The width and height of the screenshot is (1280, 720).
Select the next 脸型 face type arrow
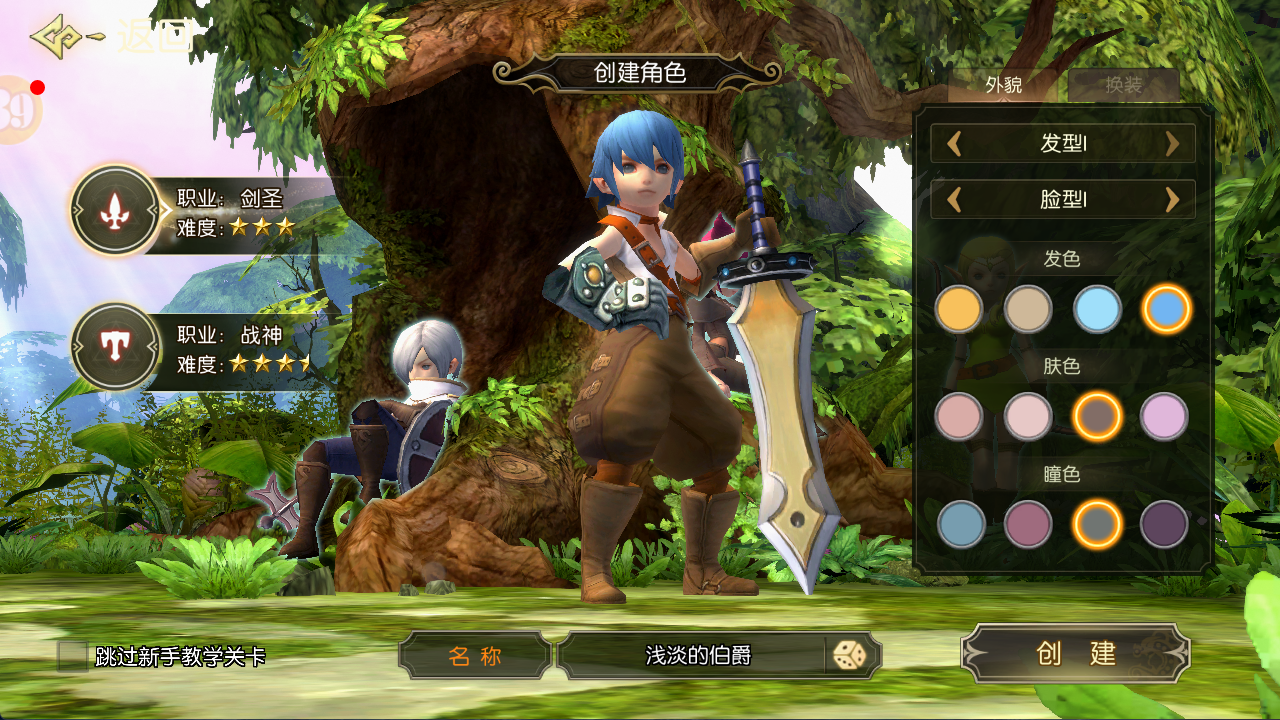tap(1173, 200)
